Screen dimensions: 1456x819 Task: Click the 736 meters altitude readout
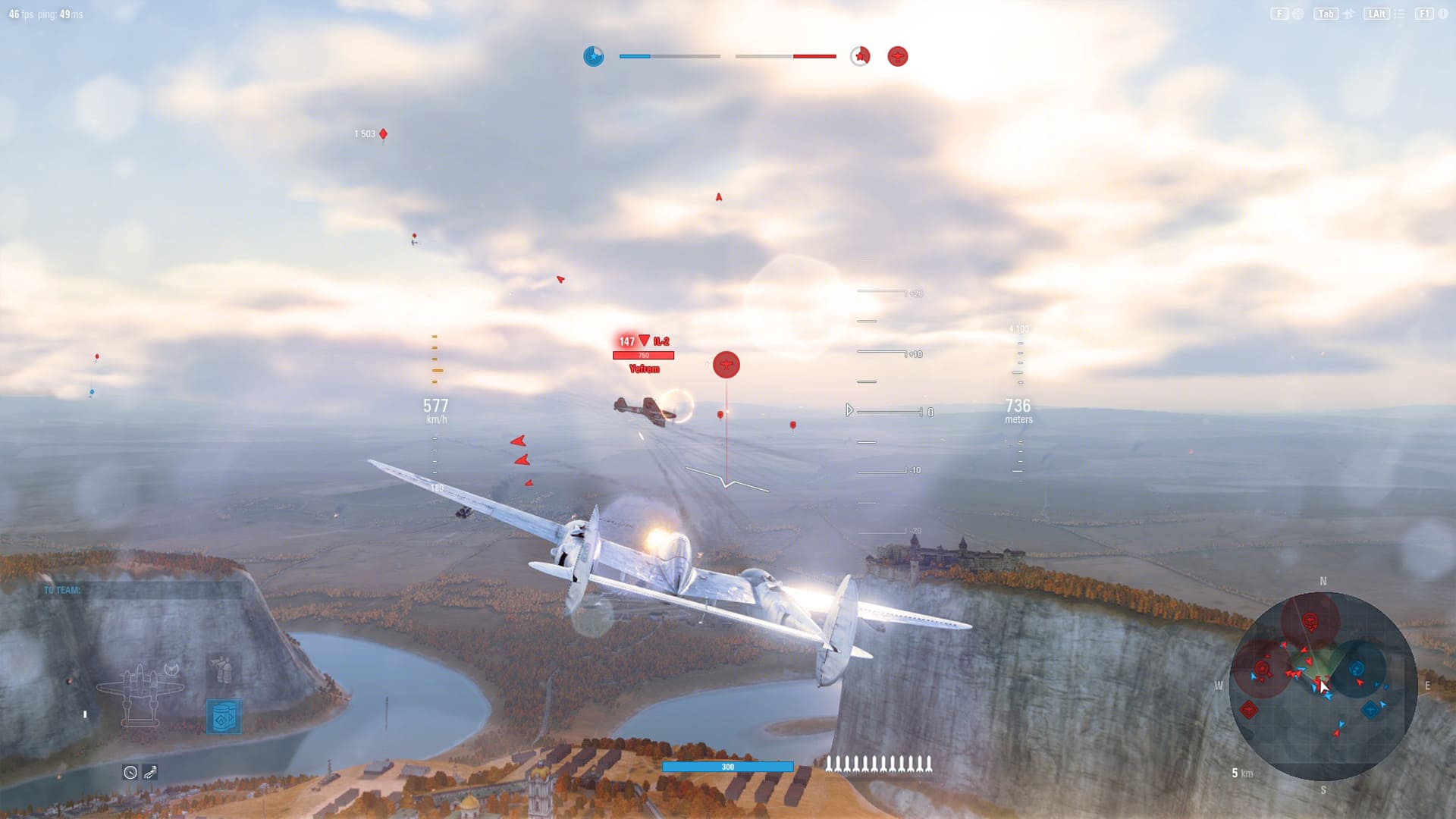point(1018,408)
